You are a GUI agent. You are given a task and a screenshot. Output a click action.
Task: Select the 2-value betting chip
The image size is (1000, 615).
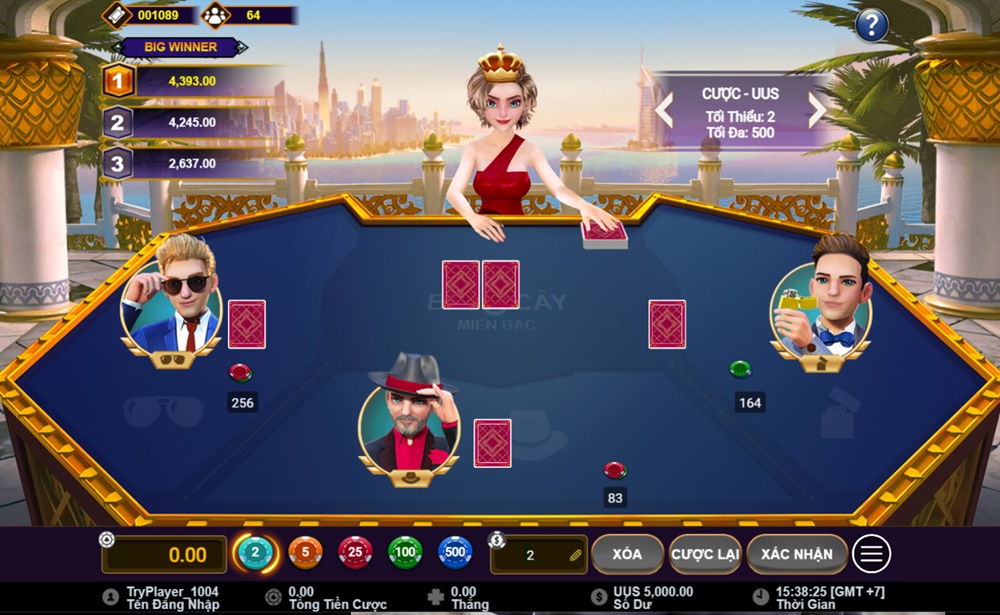255,553
